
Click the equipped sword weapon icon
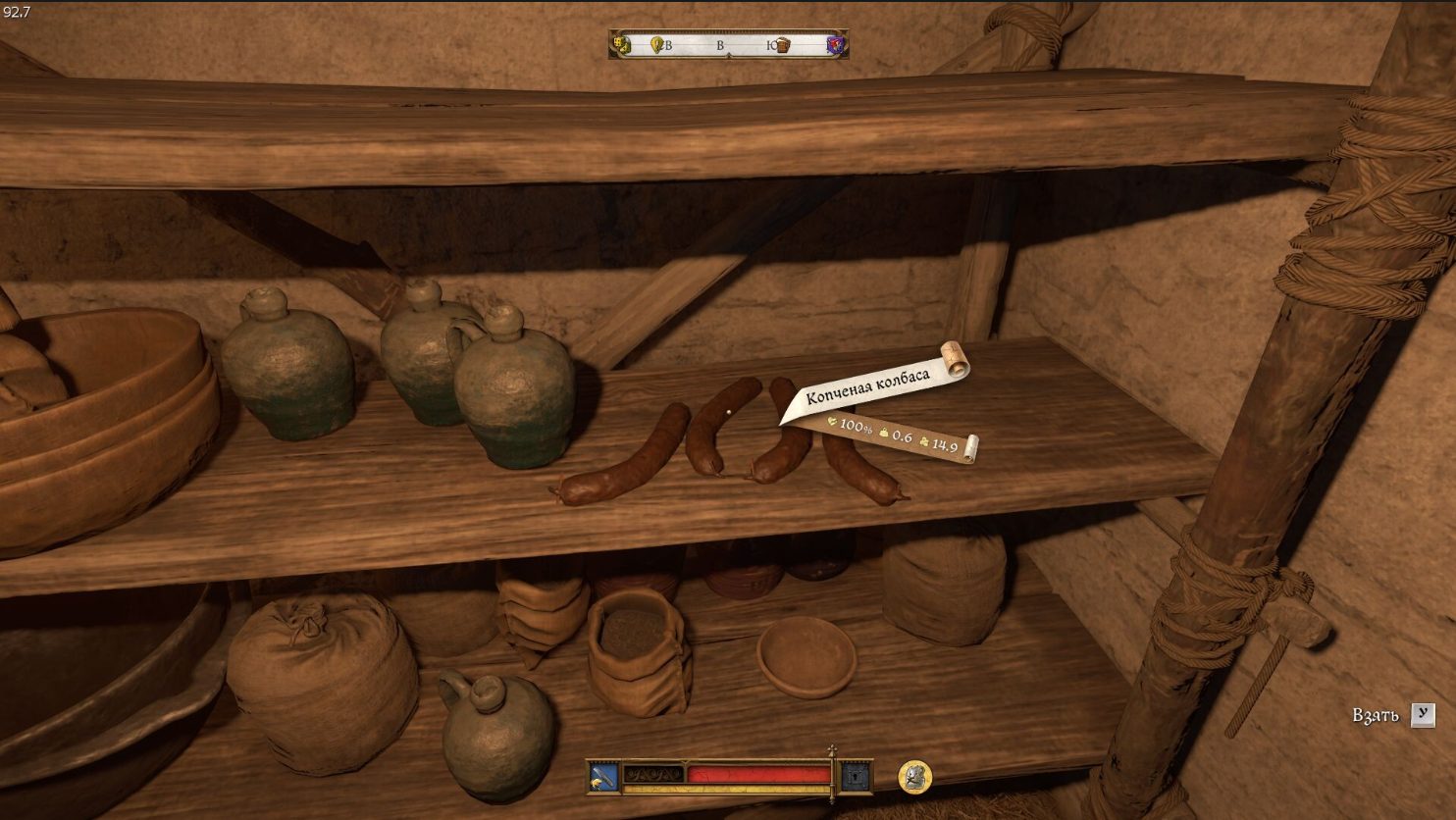pos(603,777)
